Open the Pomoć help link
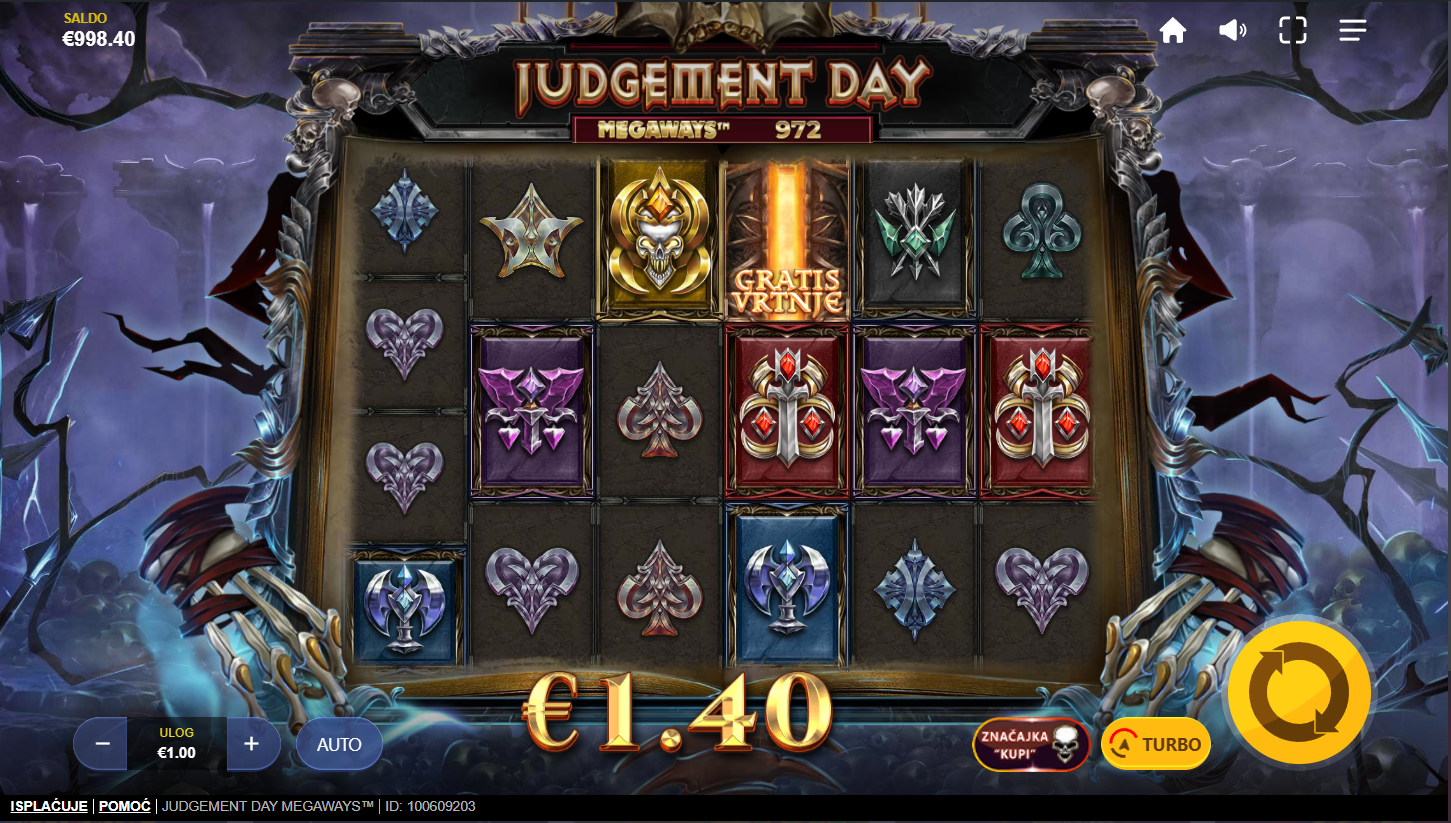 (x=125, y=806)
